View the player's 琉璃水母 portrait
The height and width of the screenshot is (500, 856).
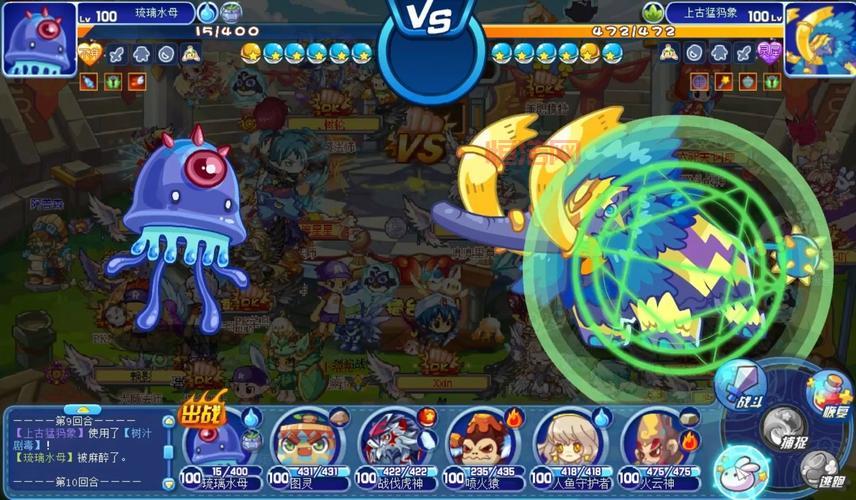click(x=39, y=38)
